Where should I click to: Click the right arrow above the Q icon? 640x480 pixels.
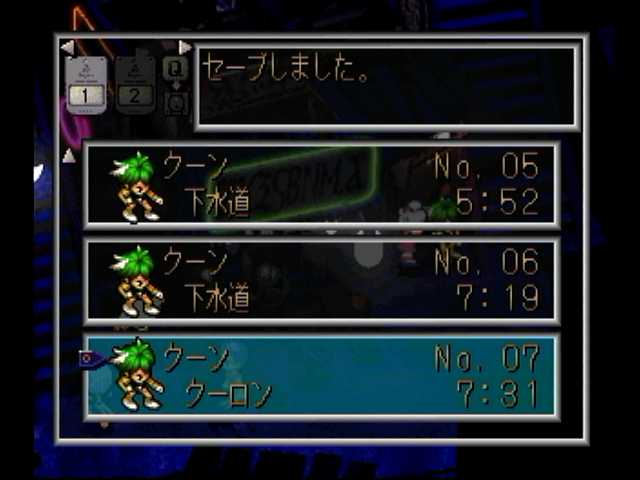(184, 47)
